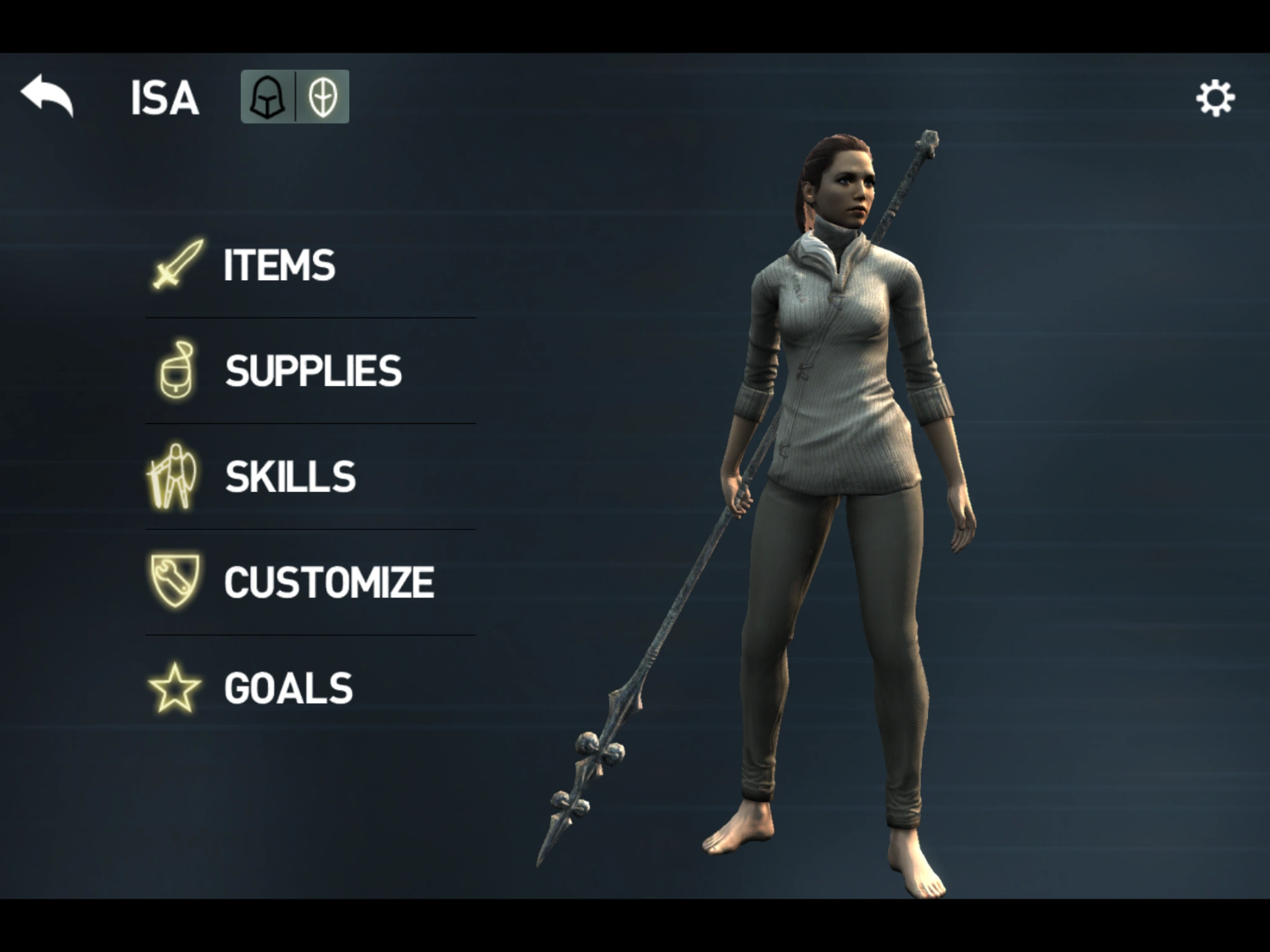Select the Supplies menu entry

(x=313, y=371)
